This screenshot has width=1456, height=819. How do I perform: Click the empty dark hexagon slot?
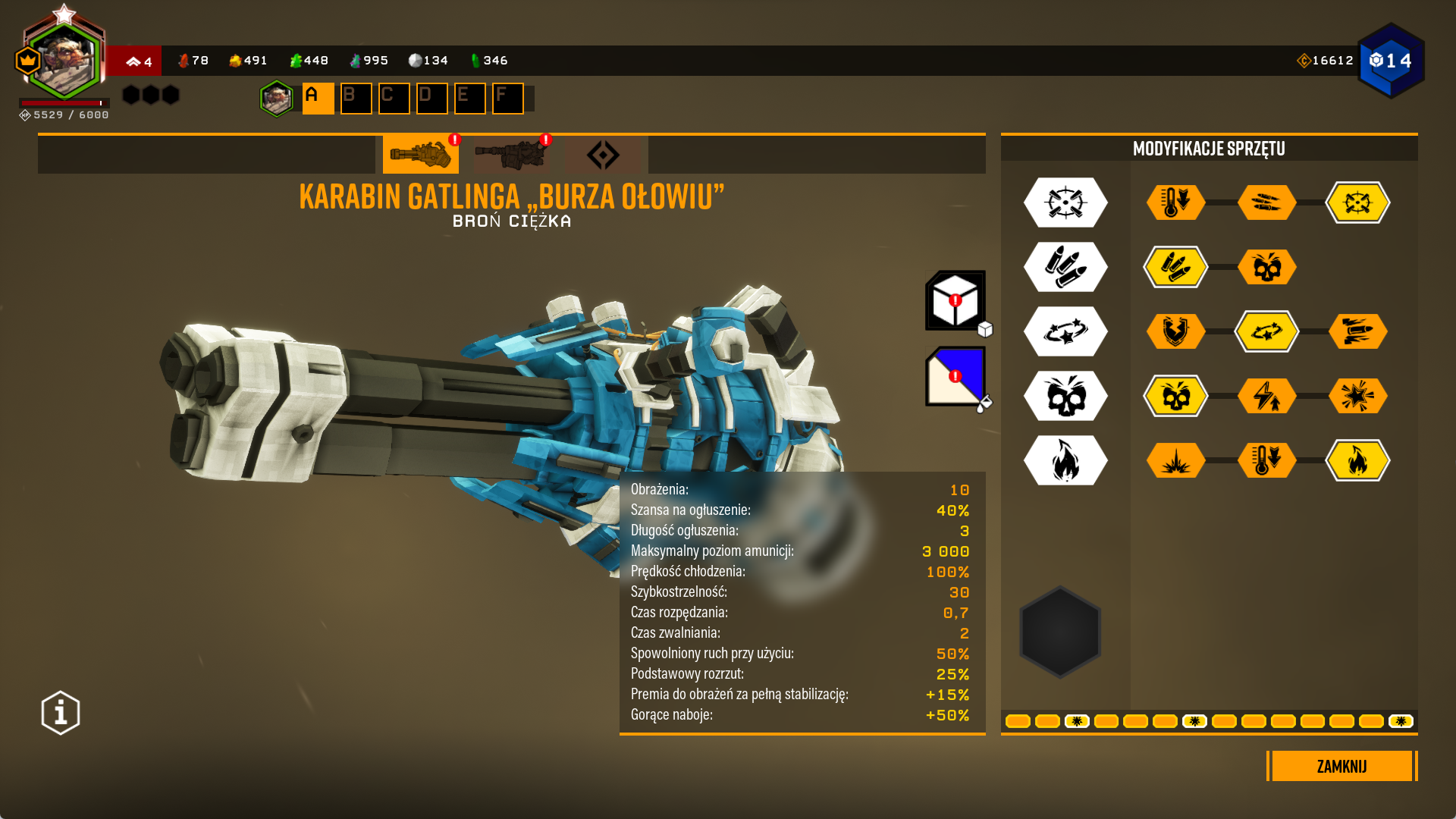click(x=1060, y=632)
